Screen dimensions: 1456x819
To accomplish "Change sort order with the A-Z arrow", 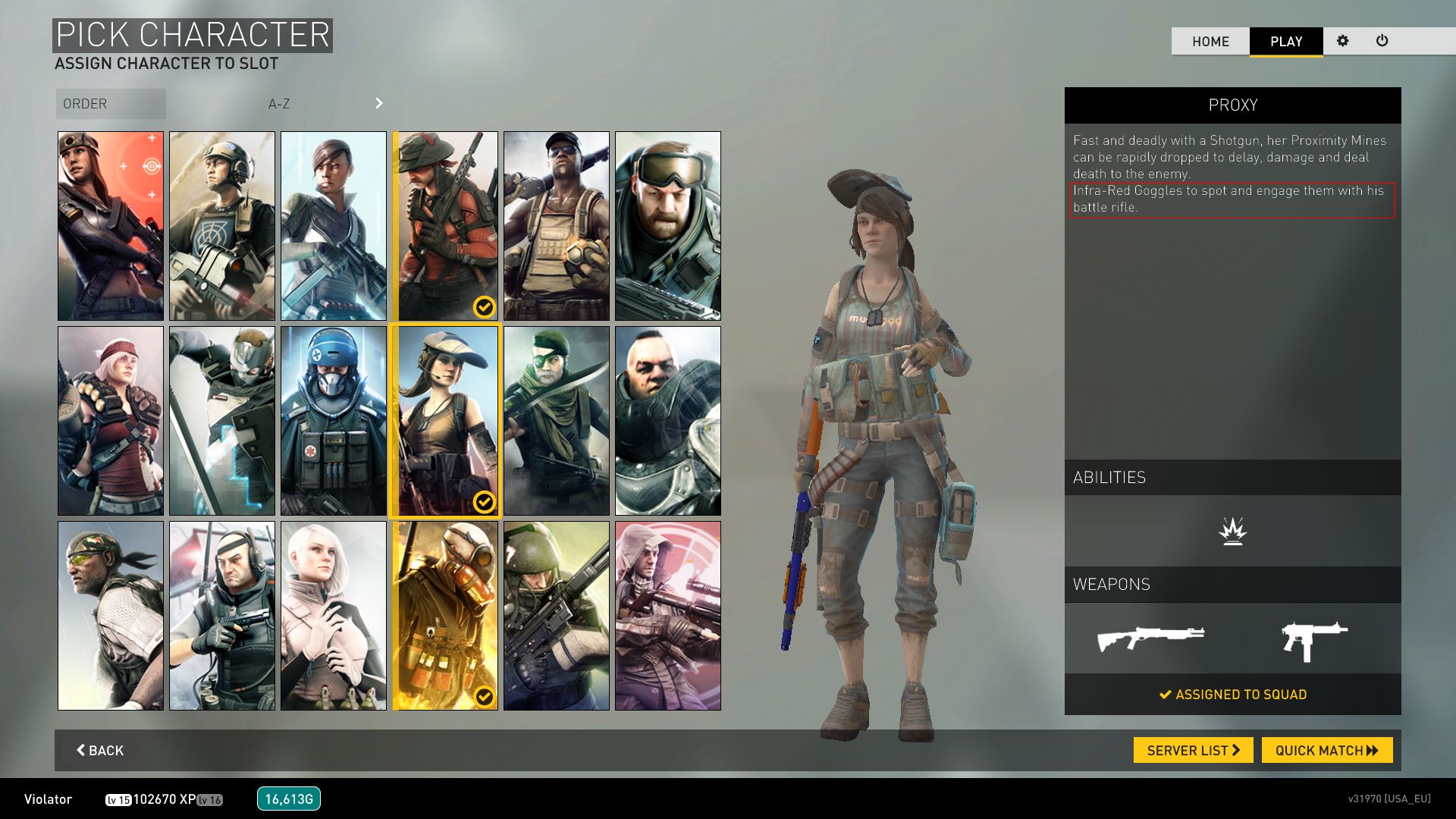I will [x=379, y=103].
